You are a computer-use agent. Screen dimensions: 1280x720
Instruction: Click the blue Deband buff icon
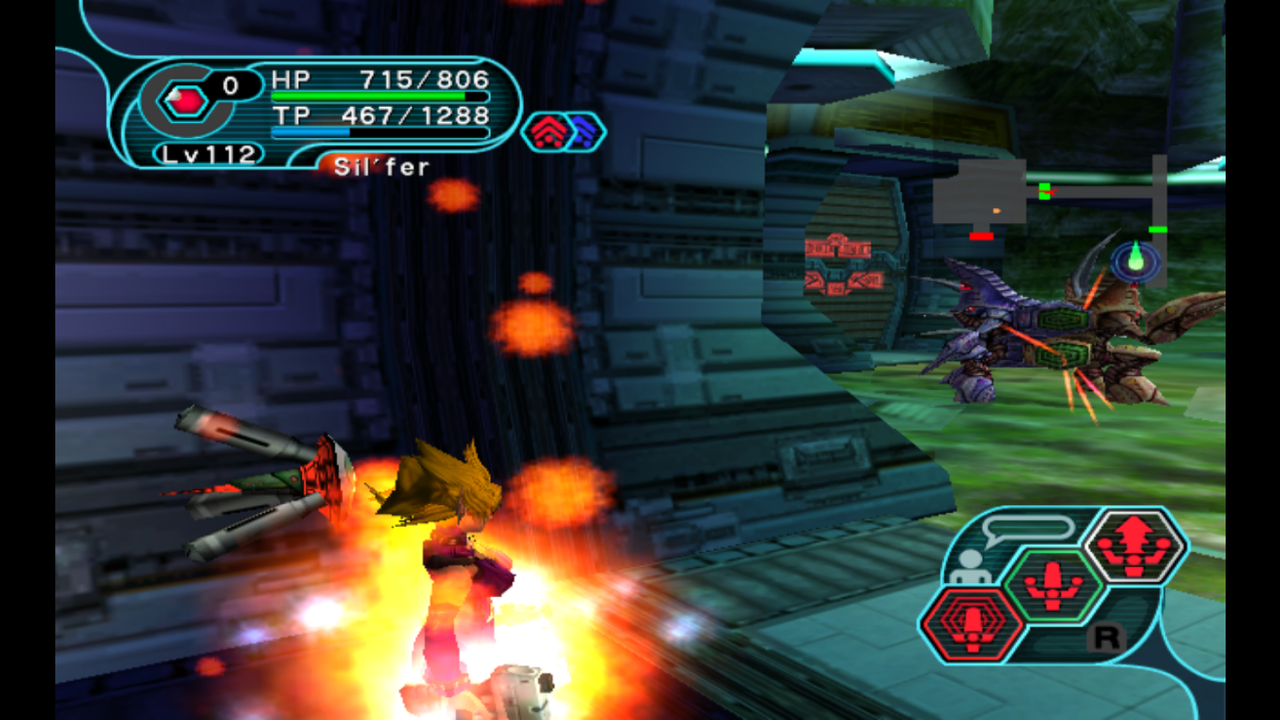coord(583,132)
